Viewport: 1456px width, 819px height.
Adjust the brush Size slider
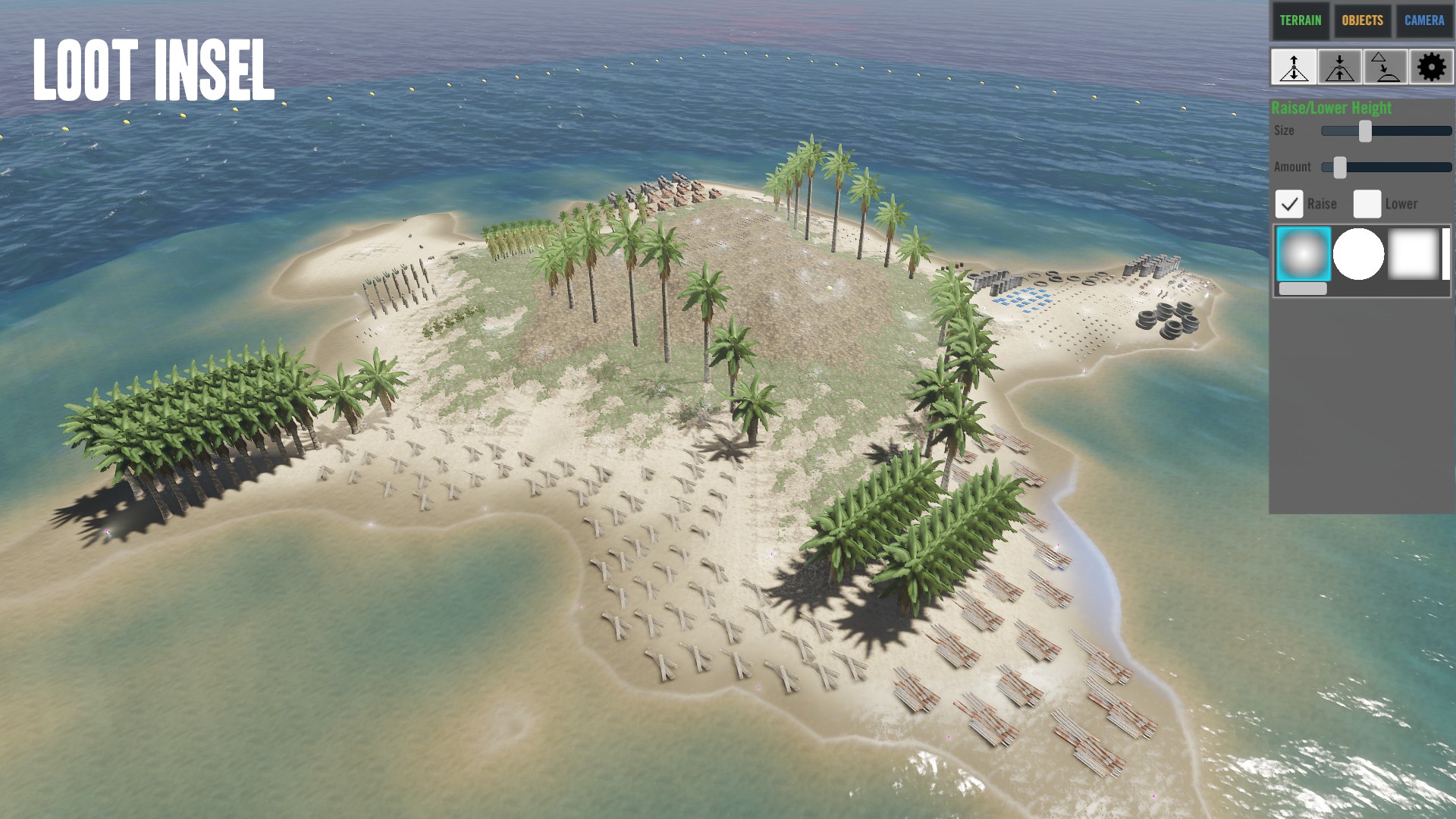point(1365,131)
